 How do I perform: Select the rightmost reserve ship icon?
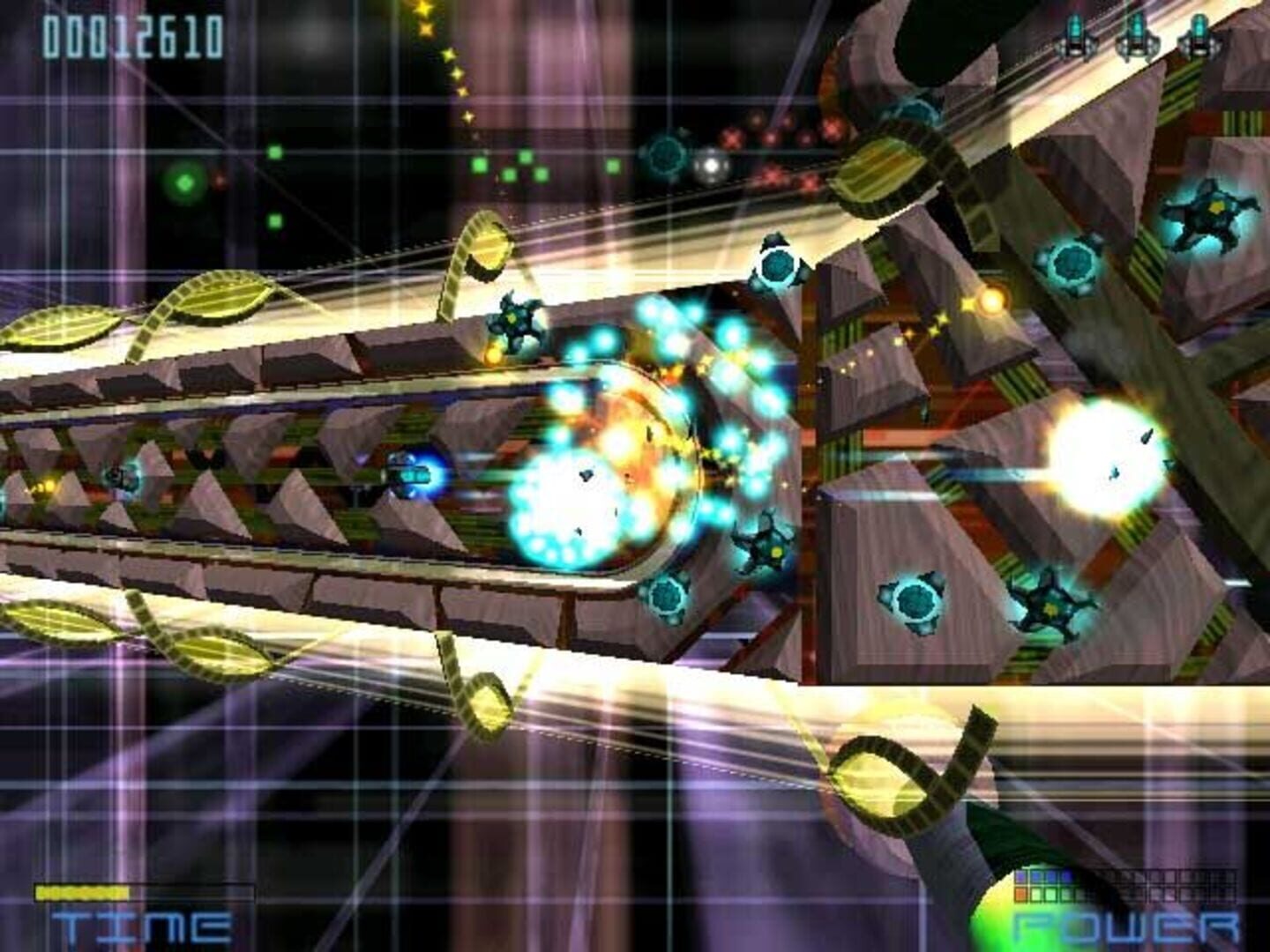[x=1196, y=35]
